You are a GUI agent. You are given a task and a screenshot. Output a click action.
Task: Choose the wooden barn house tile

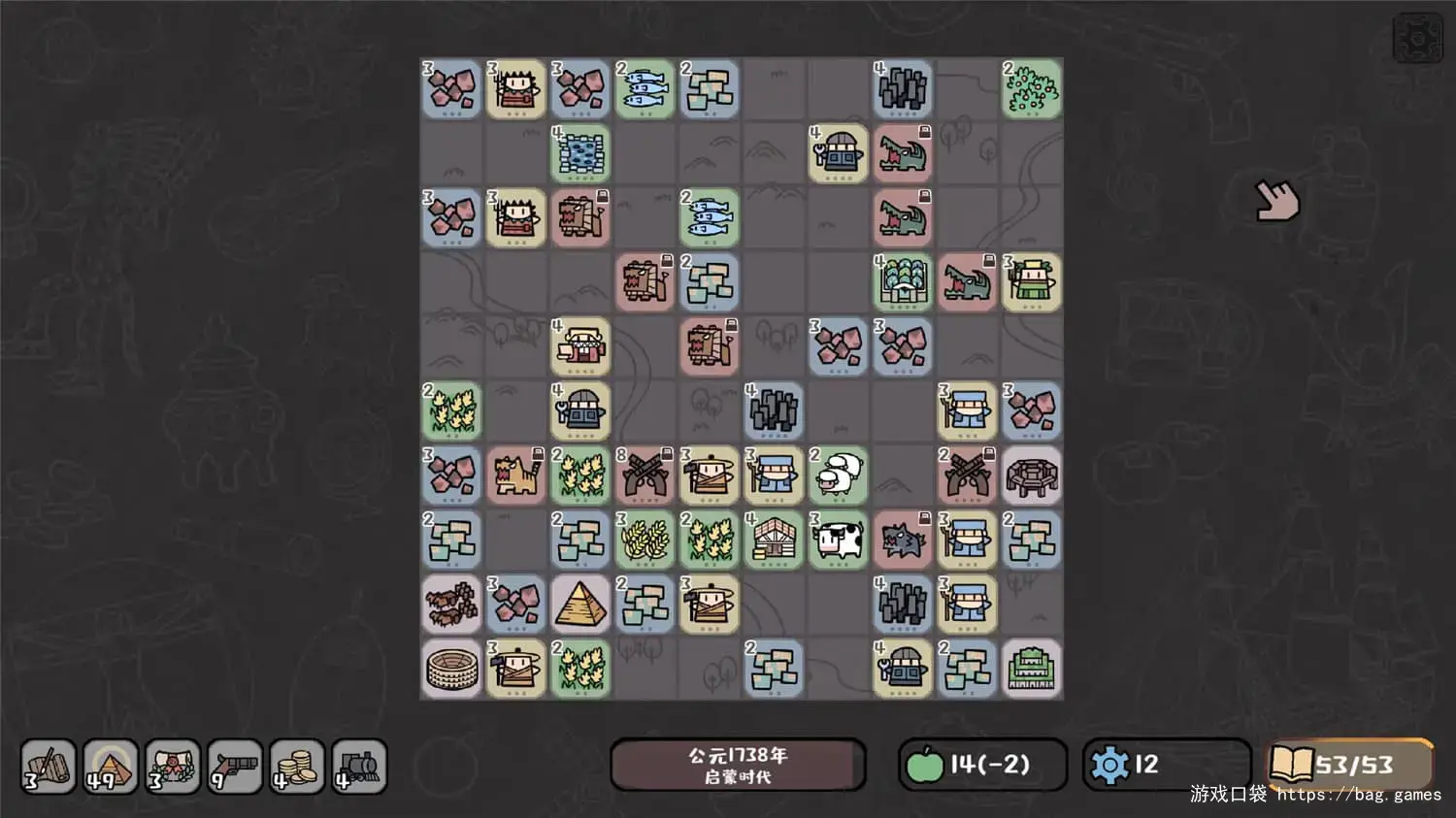[775, 540]
